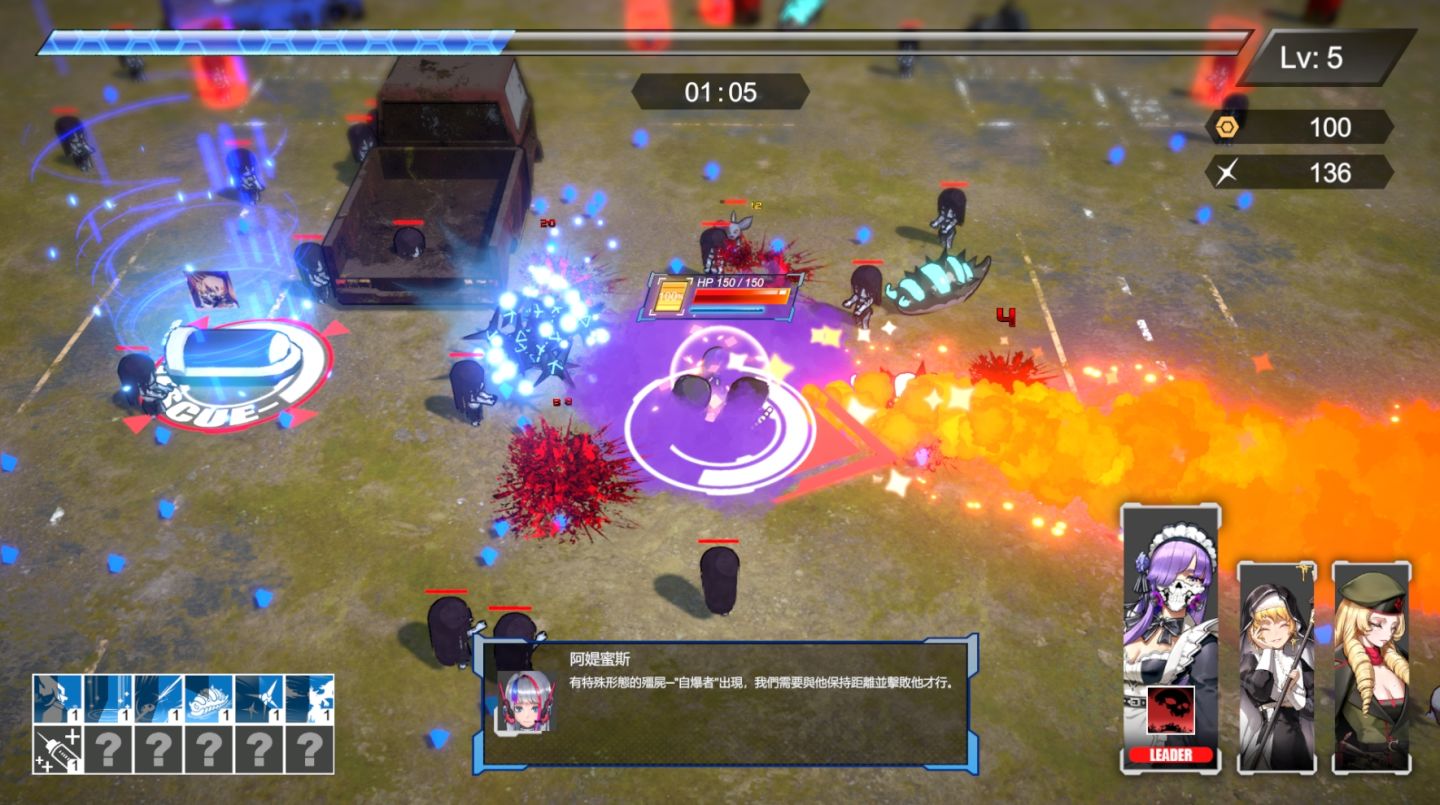Select the purple-haired maid leader portrait
This screenshot has width=1440, height=805.
coord(1169,600)
